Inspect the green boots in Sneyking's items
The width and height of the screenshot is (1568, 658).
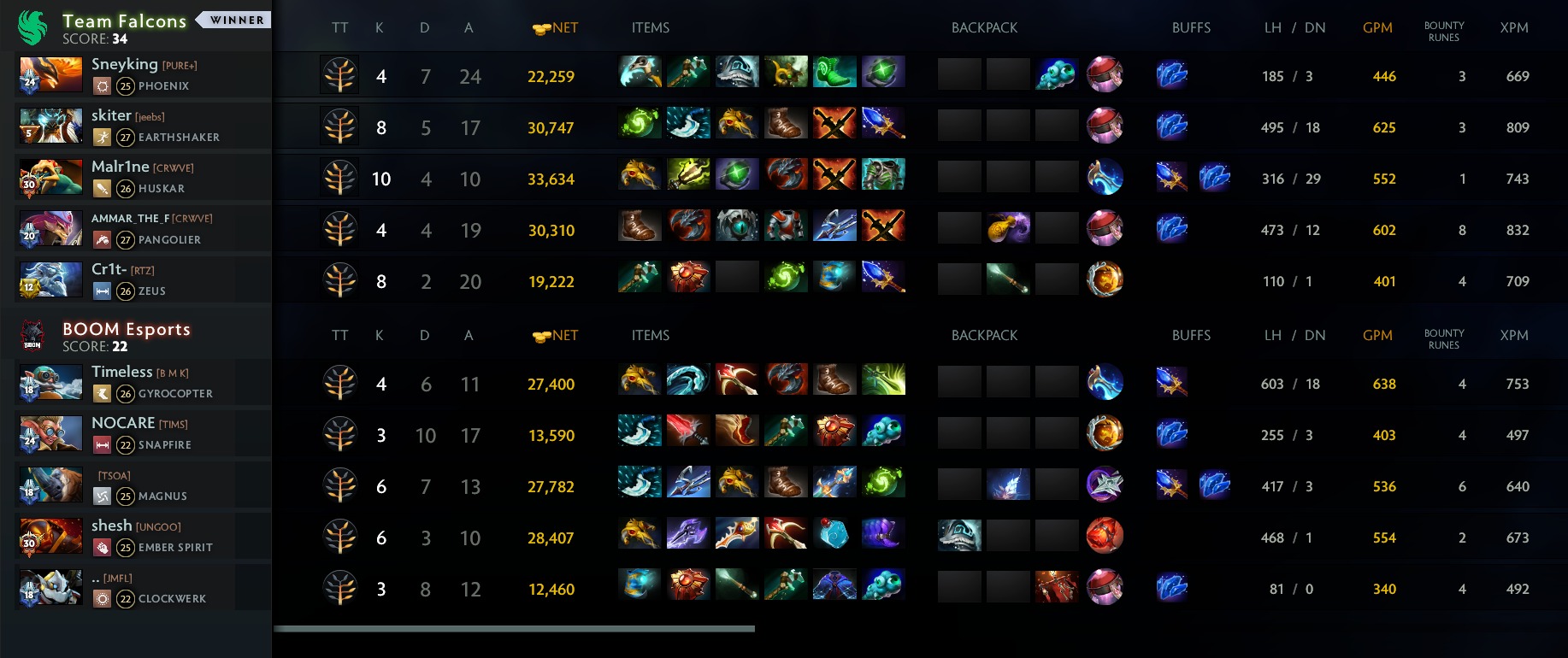coord(834,73)
